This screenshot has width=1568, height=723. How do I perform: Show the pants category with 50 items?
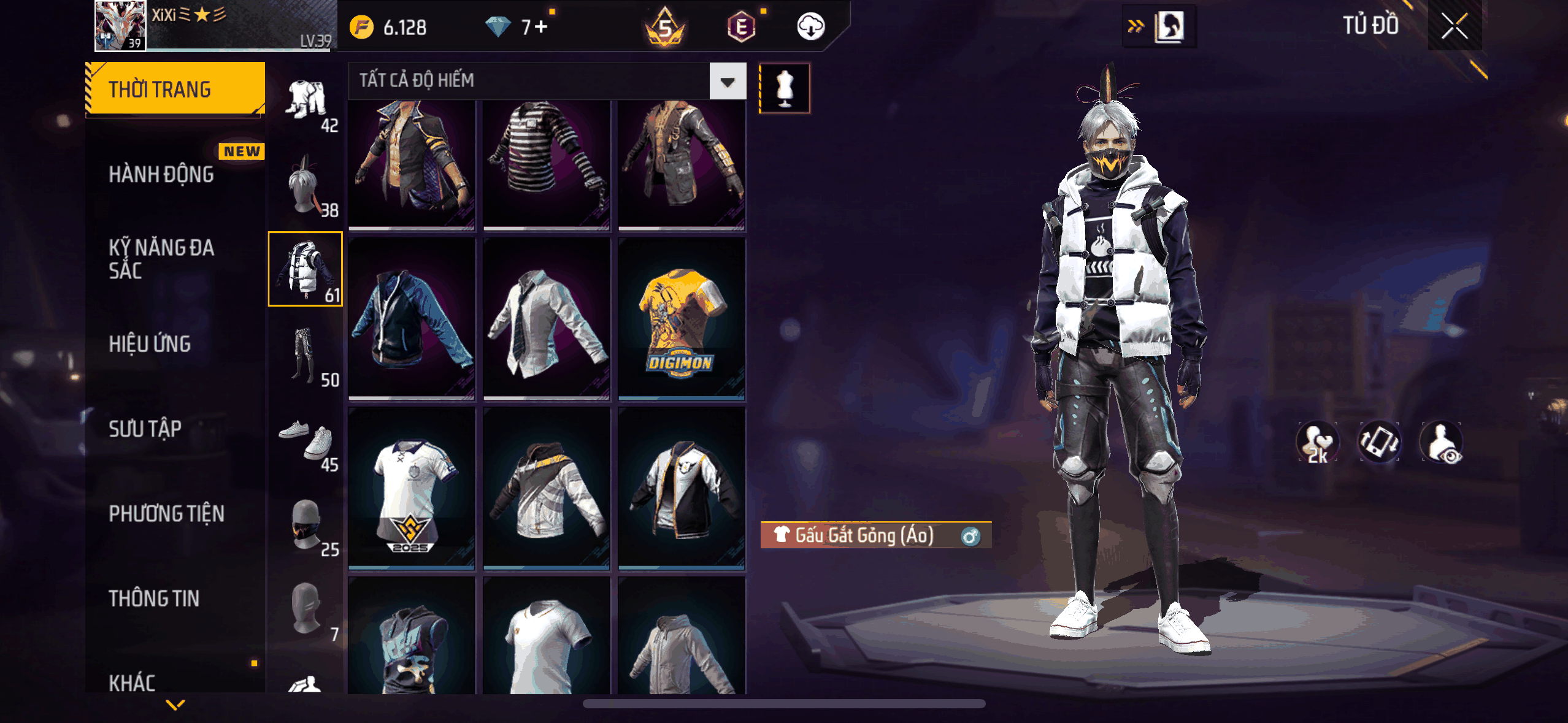click(x=306, y=354)
